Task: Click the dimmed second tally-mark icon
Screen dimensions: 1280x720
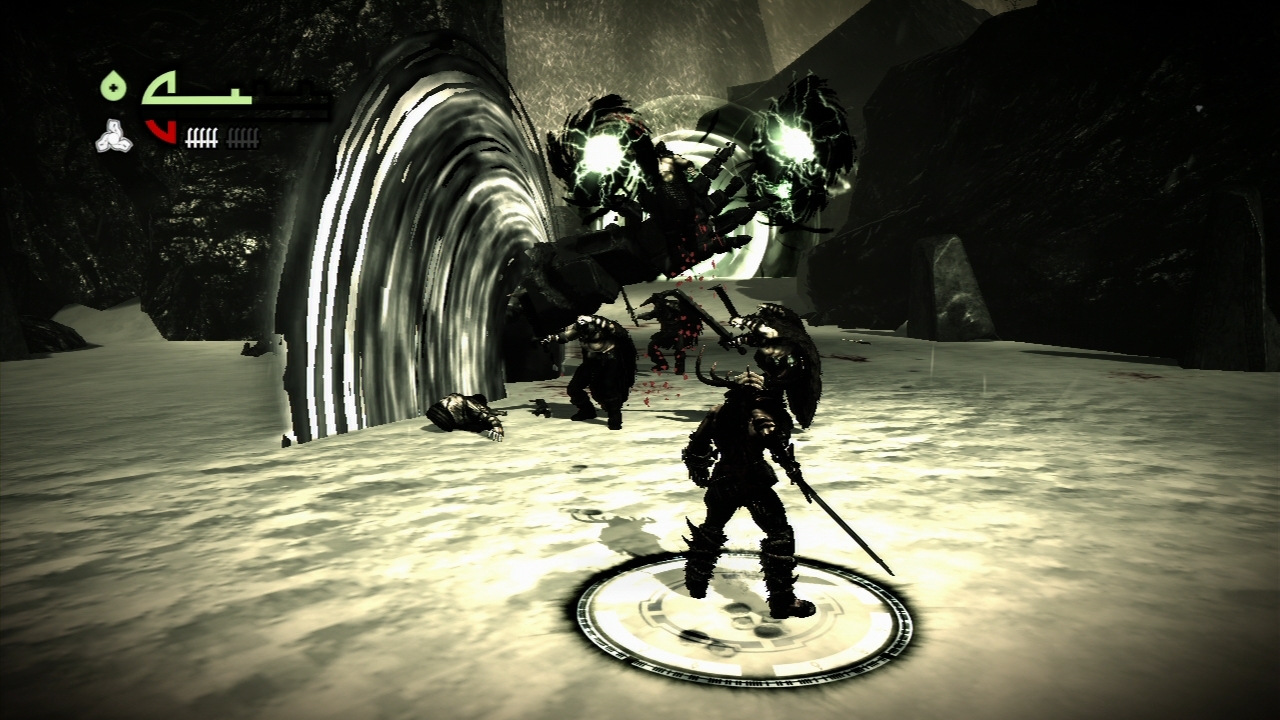Action: [242, 137]
